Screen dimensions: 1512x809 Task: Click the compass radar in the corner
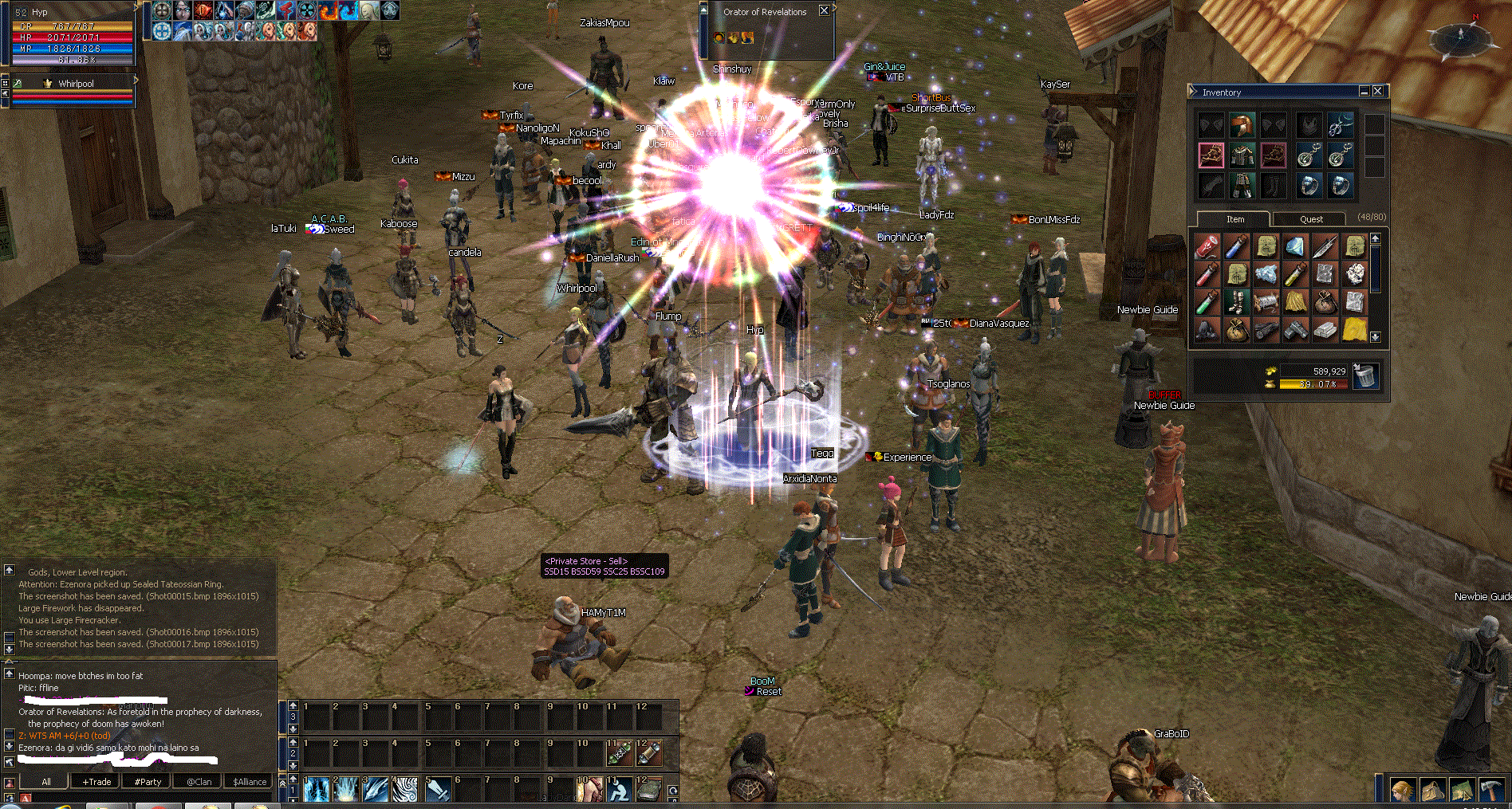click(1460, 36)
